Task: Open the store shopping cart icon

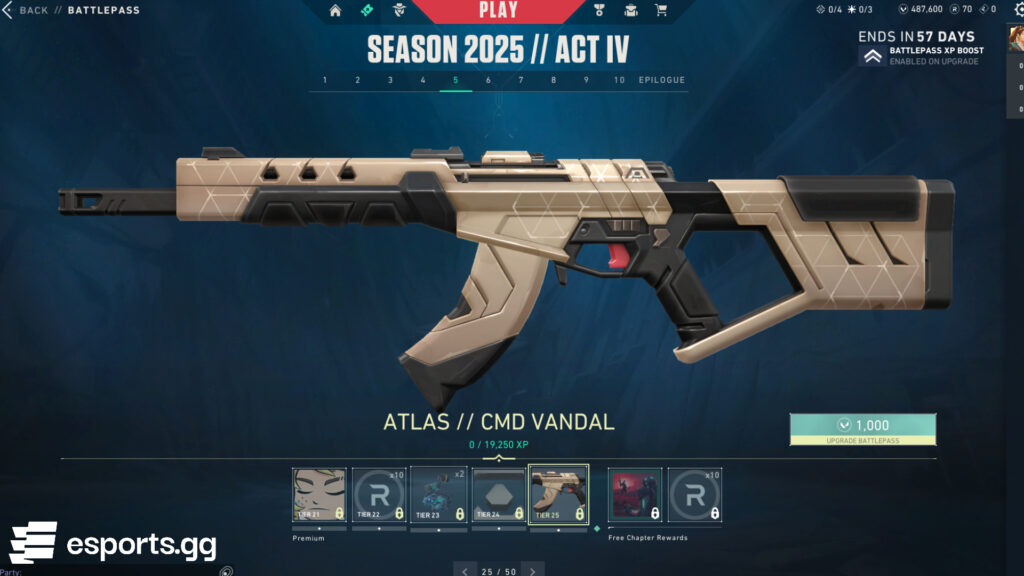Action: pyautogui.click(x=661, y=11)
